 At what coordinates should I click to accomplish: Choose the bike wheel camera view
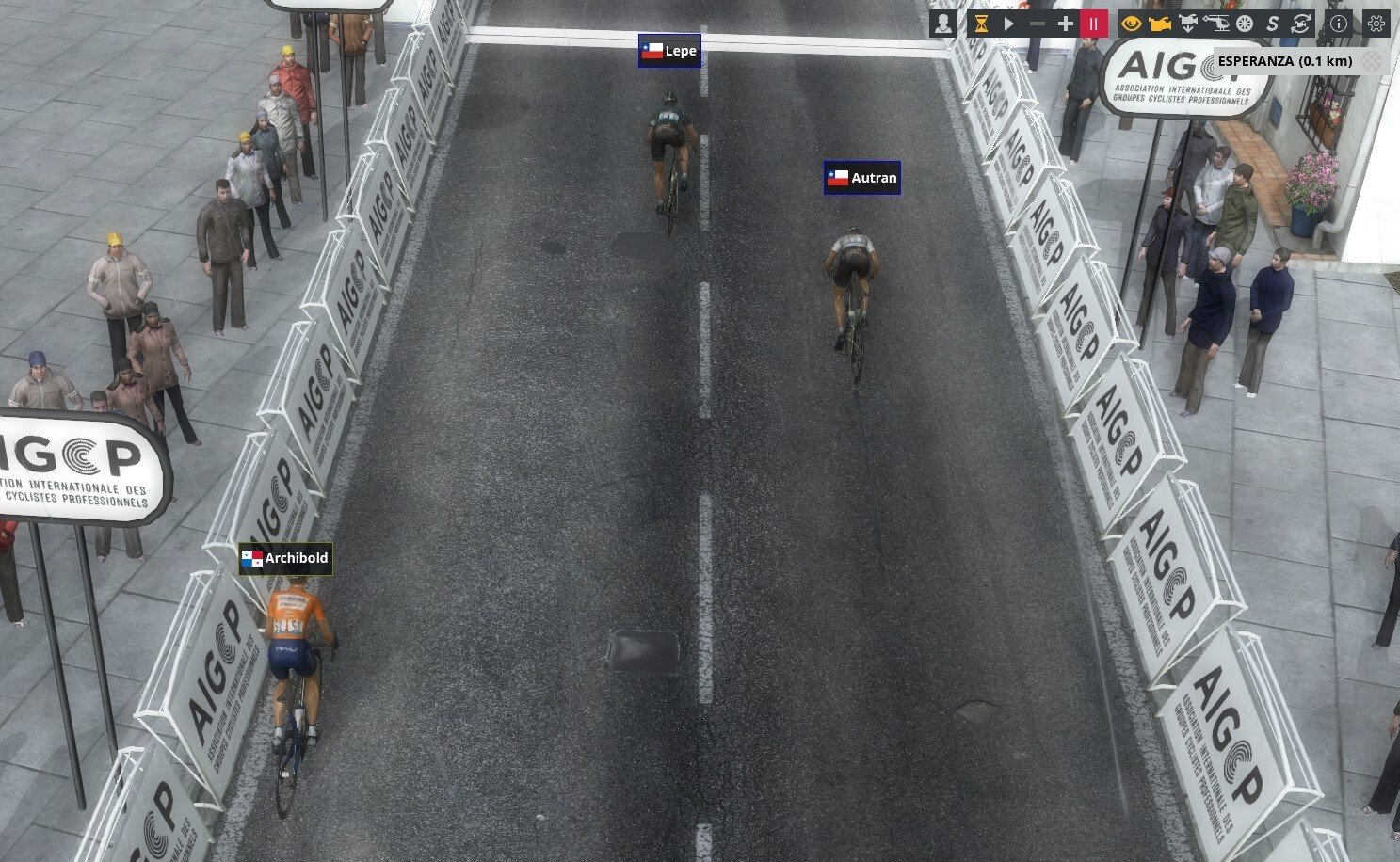click(x=1245, y=24)
